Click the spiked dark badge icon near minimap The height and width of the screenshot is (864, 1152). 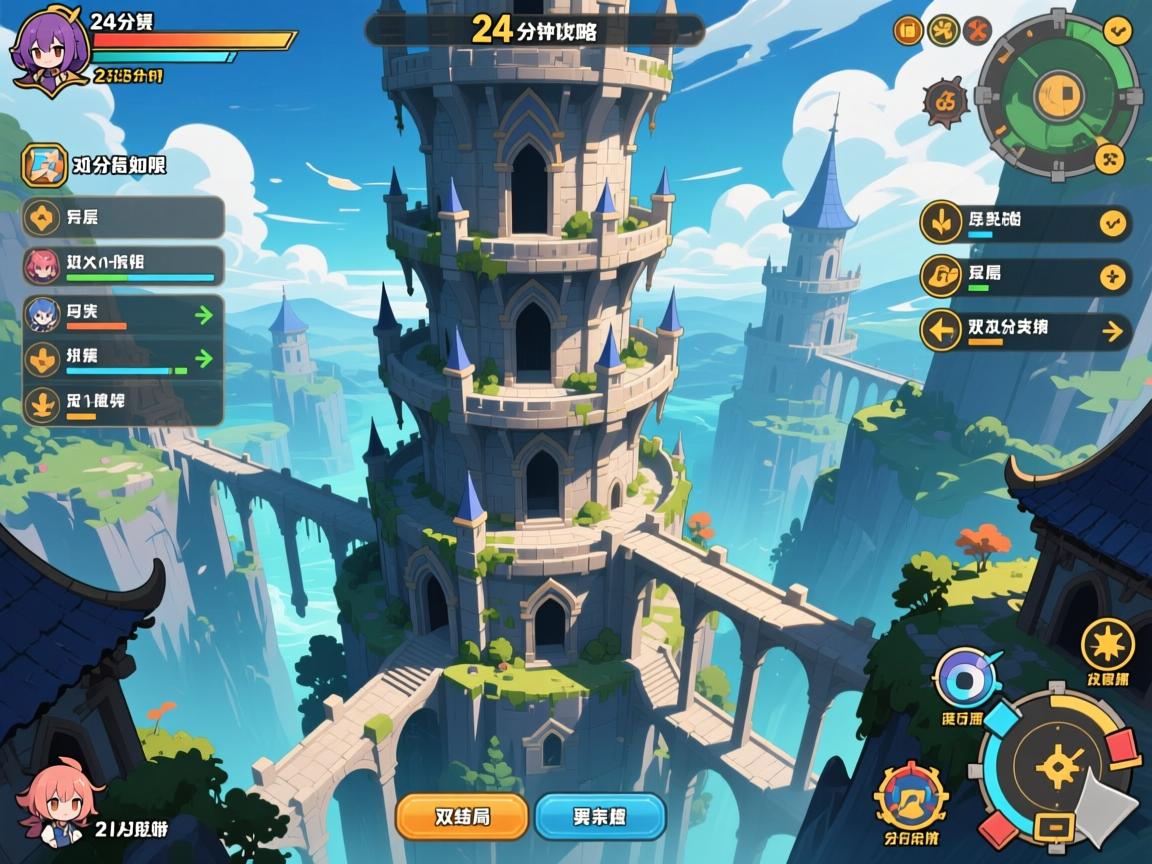pos(944,101)
